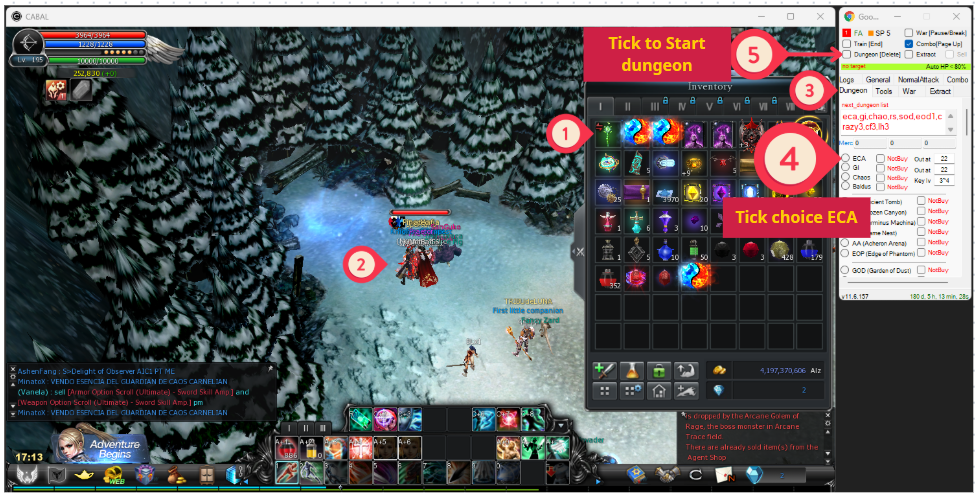Click the golden WEB icon in menu bar
This screenshot has height=496, width=977.
click(x=116, y=474)
